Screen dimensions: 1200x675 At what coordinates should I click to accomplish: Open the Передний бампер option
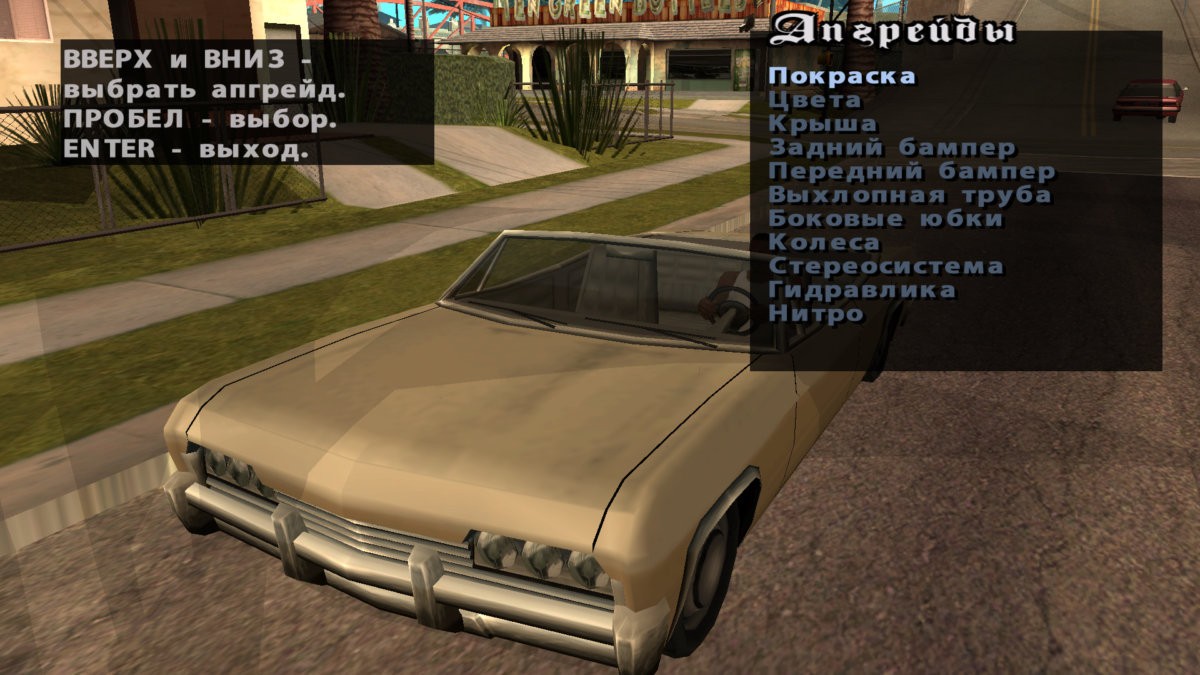click(x=911, y=172)
